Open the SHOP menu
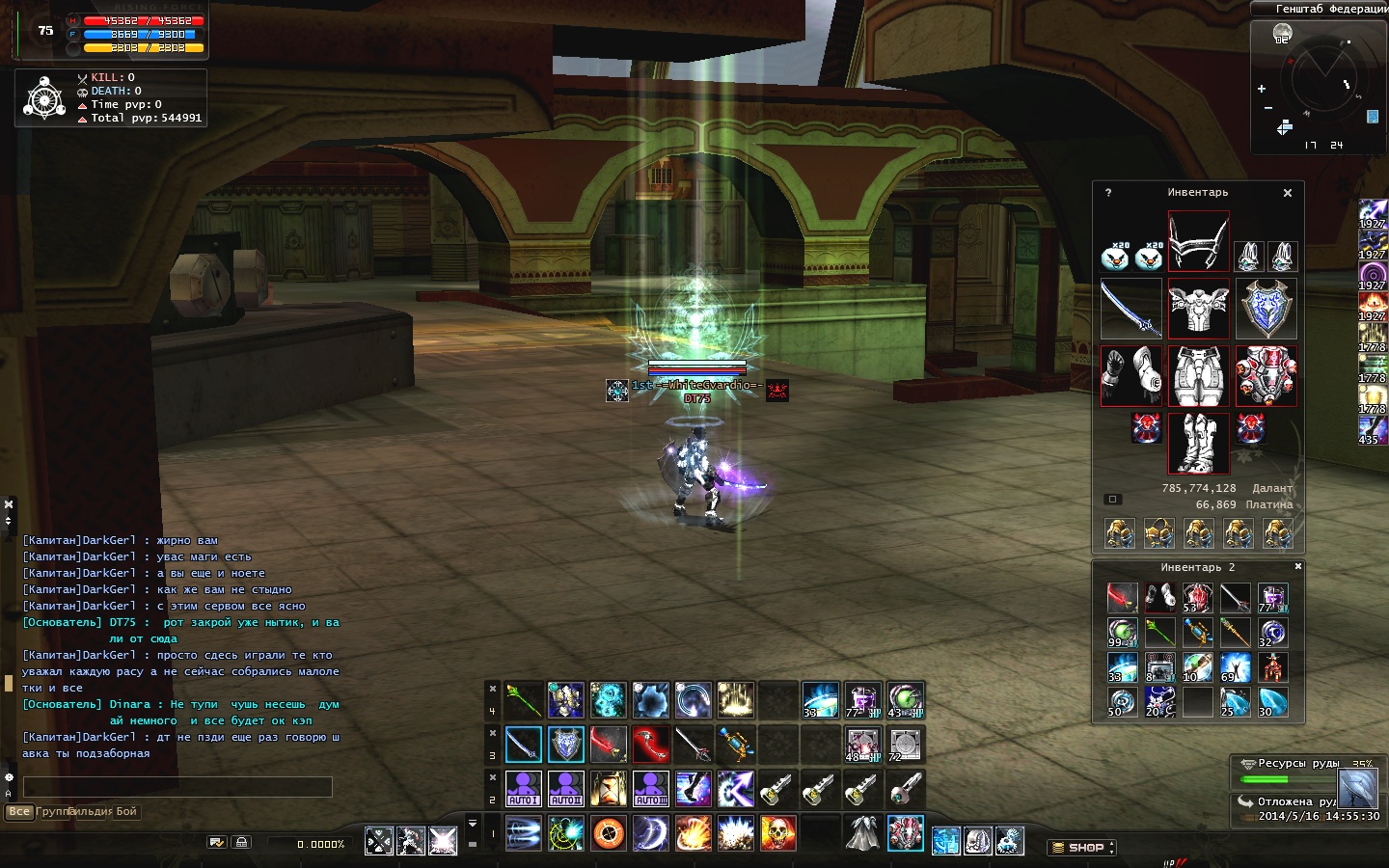 (x=1081, y=848)
